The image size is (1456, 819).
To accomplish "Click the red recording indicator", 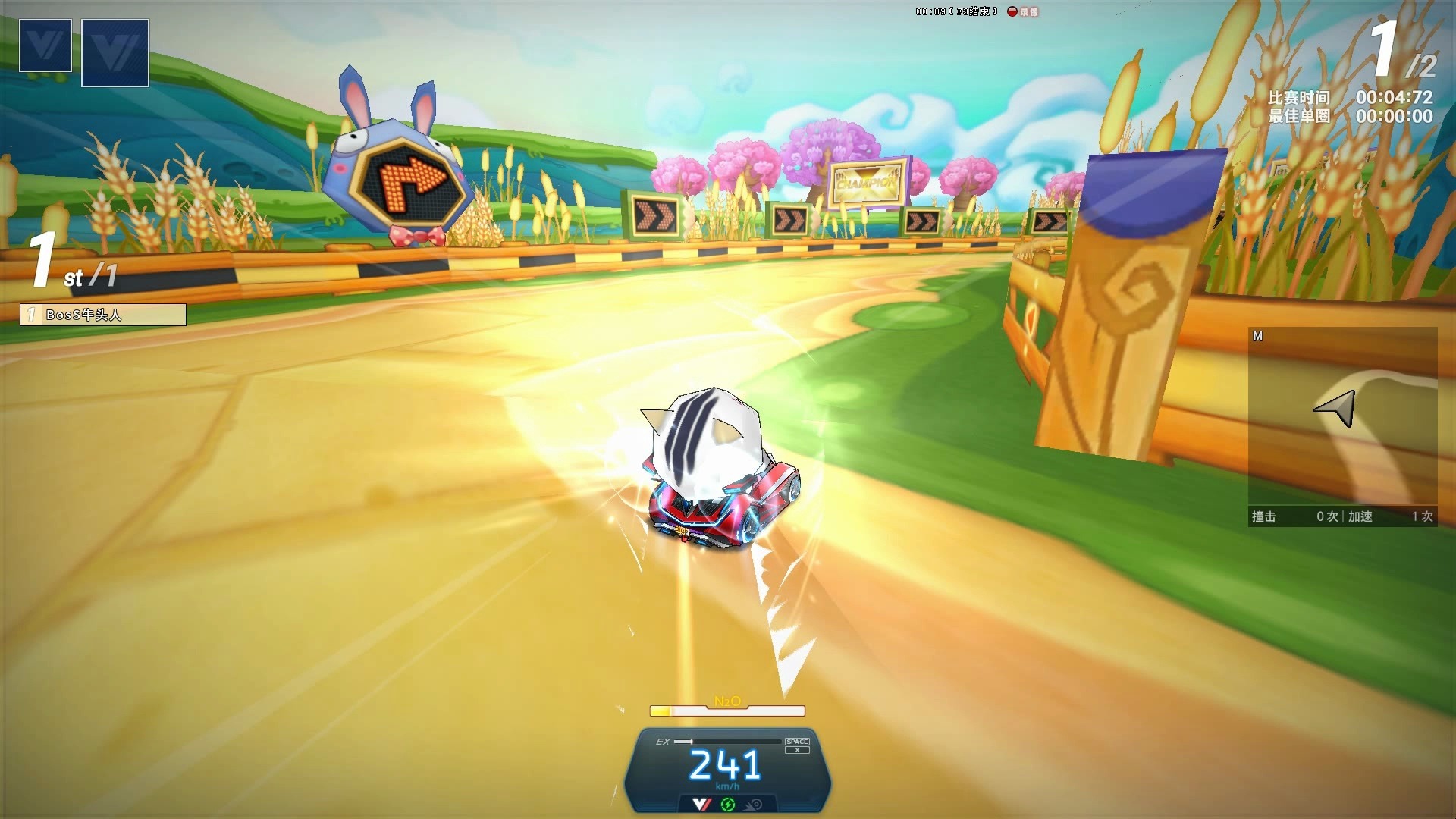I will pyautogui.click(x=1012, y=11).
